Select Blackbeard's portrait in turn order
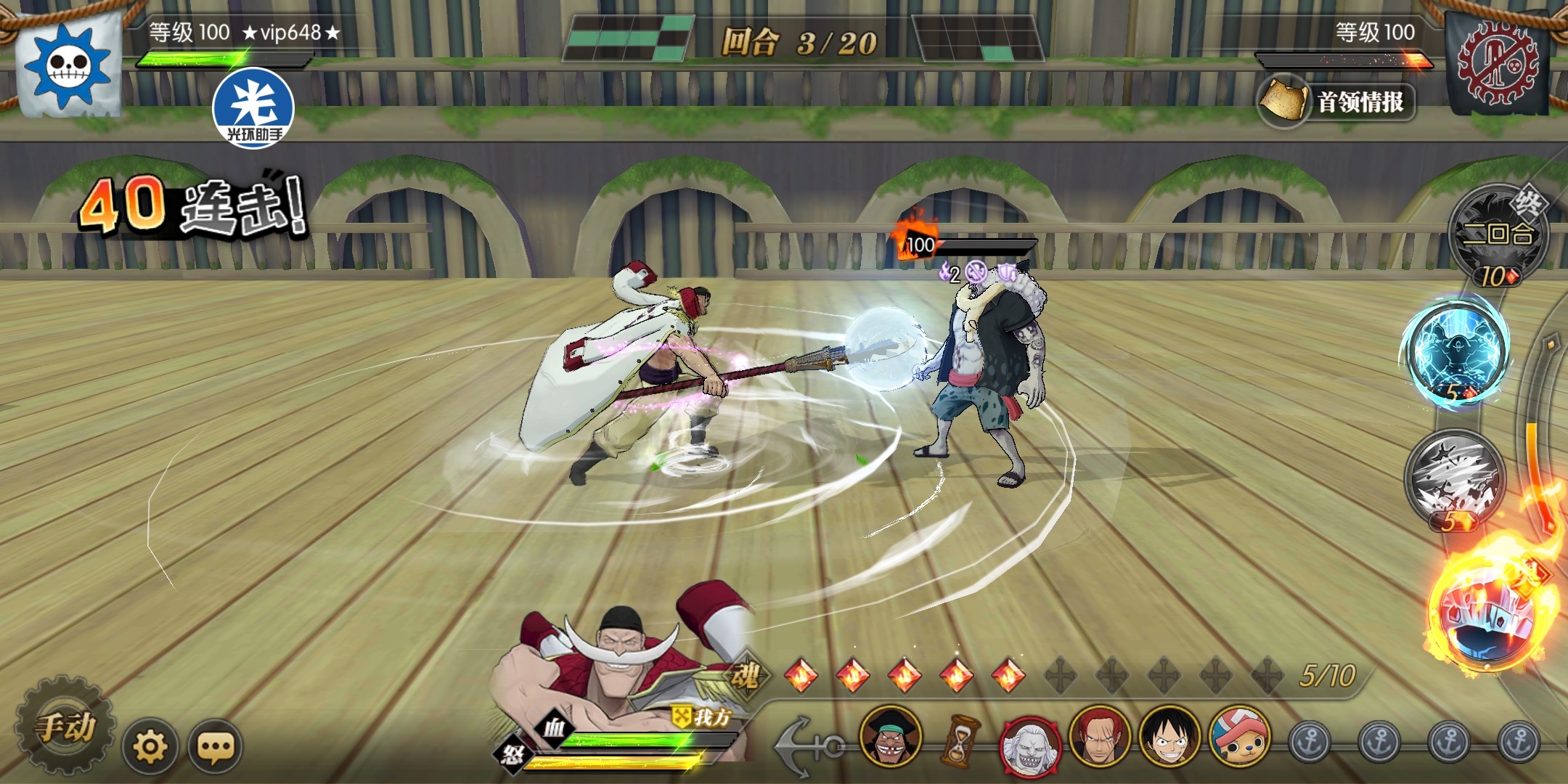 click(x=891, y=738)
